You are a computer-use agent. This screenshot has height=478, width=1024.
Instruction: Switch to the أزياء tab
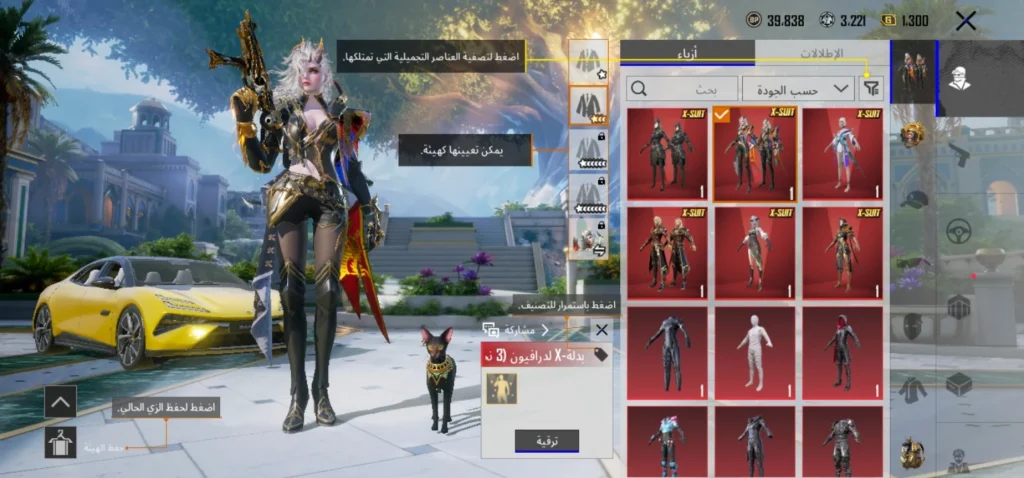(687, 53)
